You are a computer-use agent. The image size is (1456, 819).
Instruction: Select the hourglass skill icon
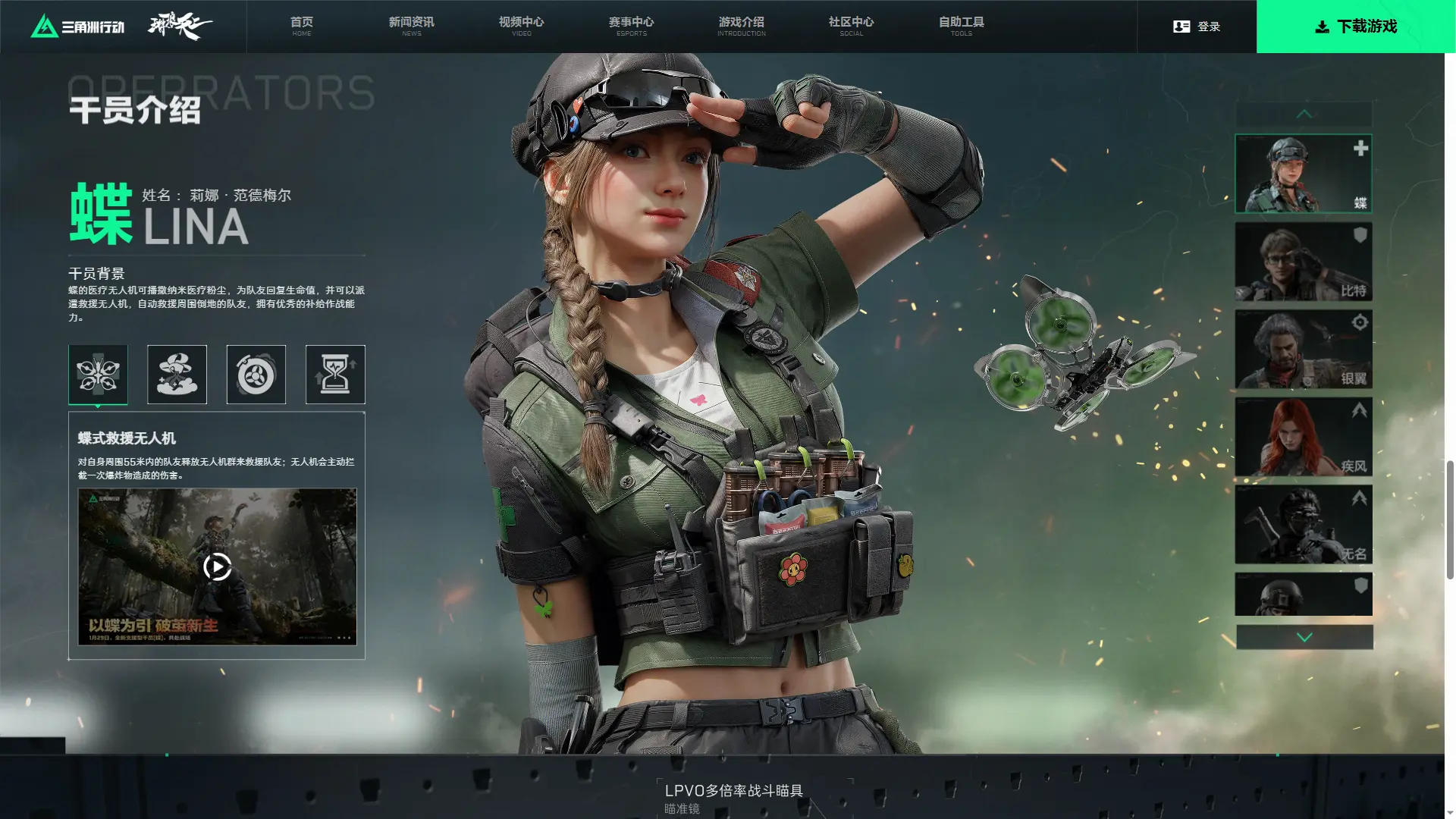tap(335, 375)
